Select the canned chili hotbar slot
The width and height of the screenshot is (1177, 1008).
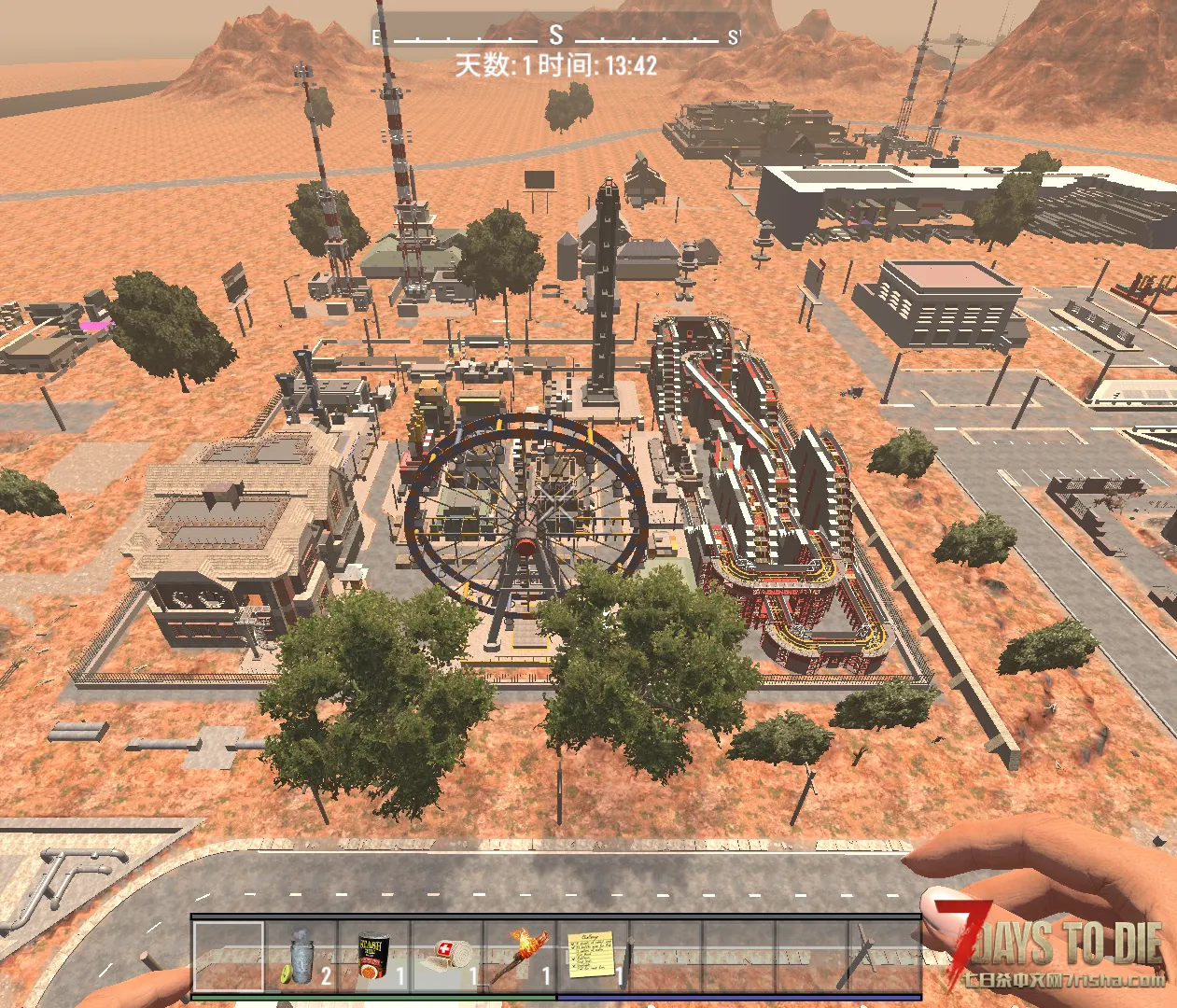click(374, 956)
